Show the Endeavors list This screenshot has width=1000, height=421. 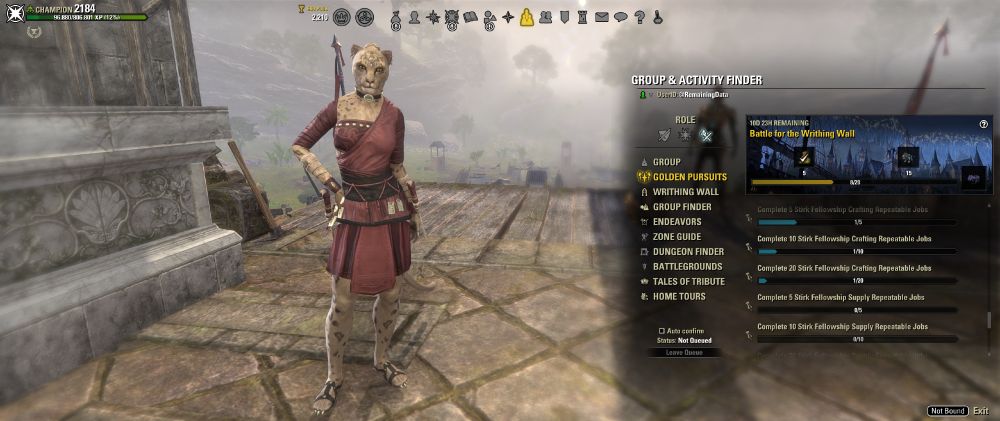(x=677, y=222)
